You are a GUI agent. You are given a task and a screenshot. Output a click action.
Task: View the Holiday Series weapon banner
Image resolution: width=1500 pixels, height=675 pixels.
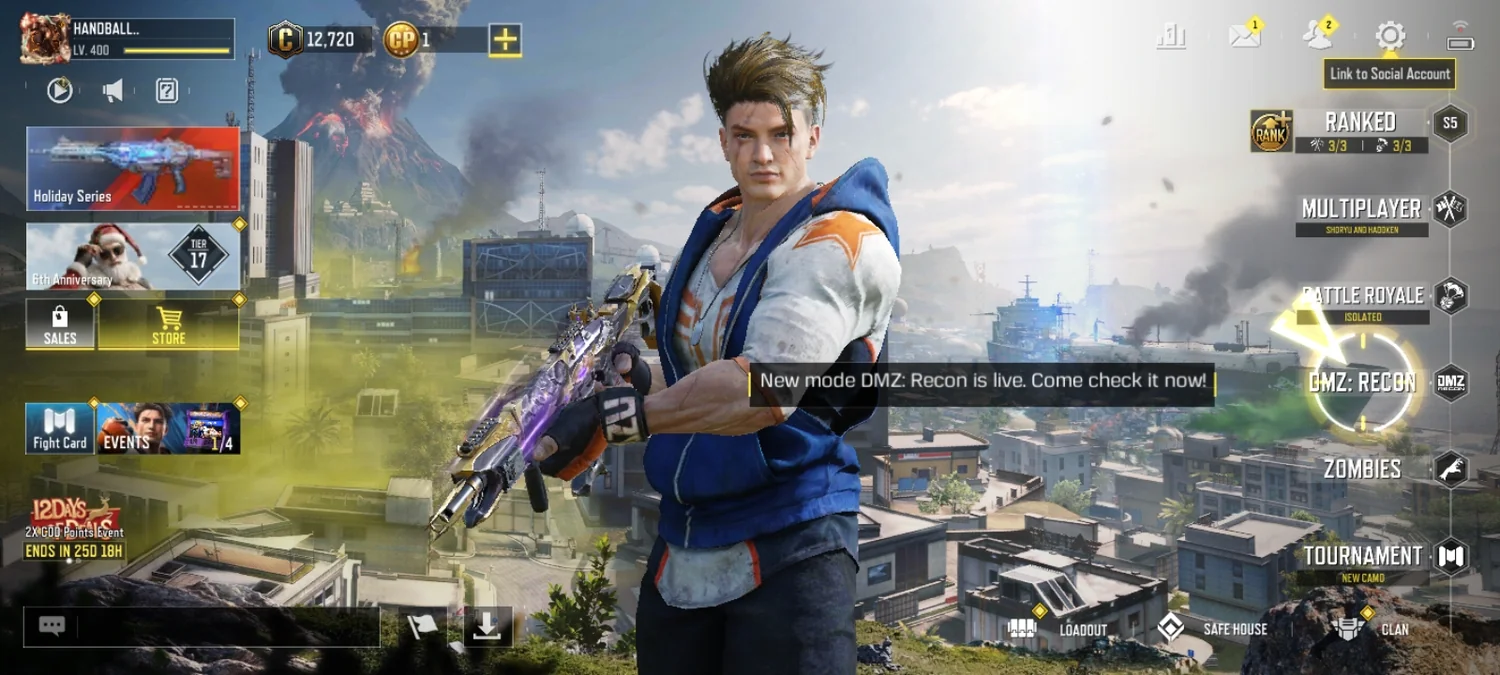[x=133, y=168]
